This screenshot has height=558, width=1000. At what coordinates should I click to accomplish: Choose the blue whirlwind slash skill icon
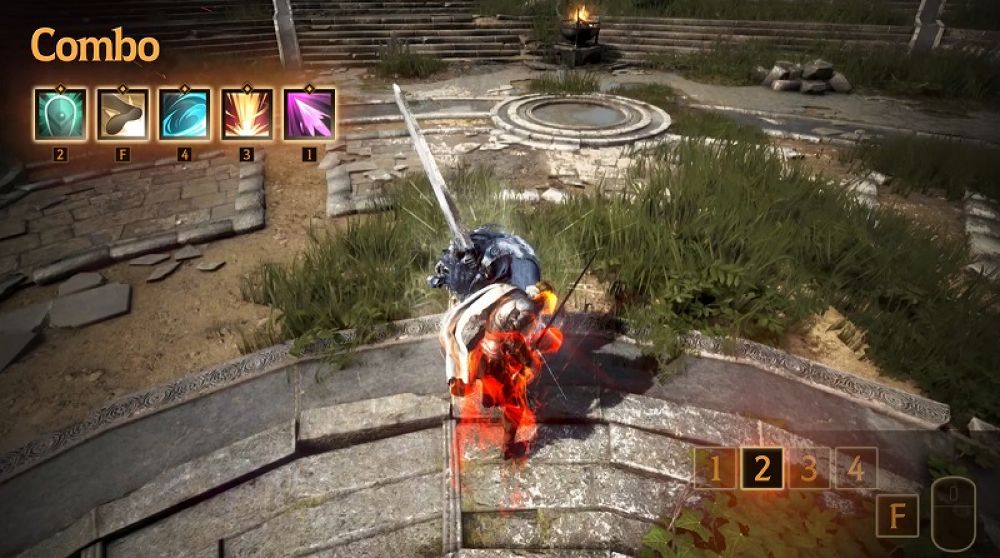point(184,114)
